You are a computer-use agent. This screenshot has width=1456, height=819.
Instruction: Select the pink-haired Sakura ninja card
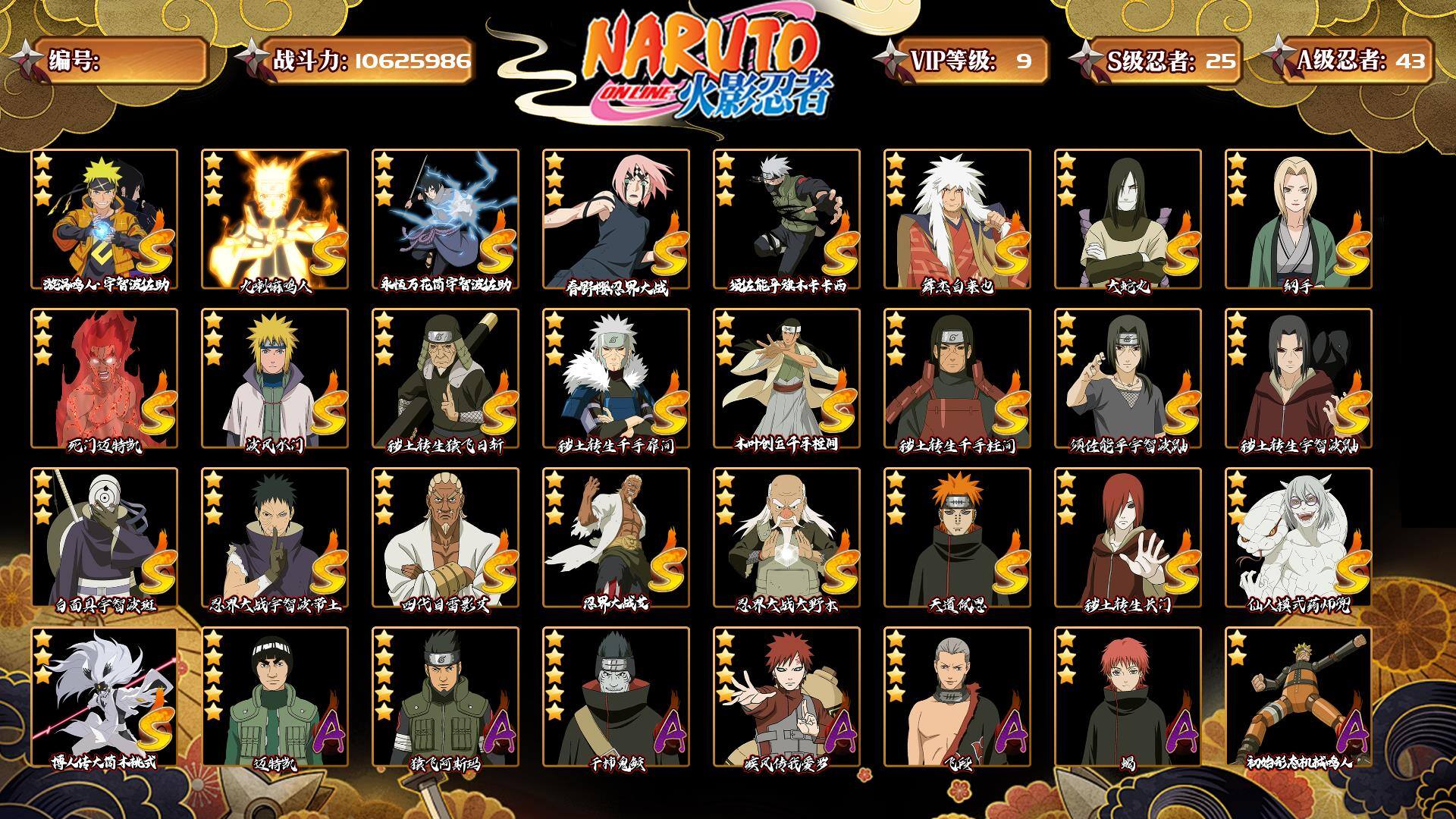click(x=616, y=219)
